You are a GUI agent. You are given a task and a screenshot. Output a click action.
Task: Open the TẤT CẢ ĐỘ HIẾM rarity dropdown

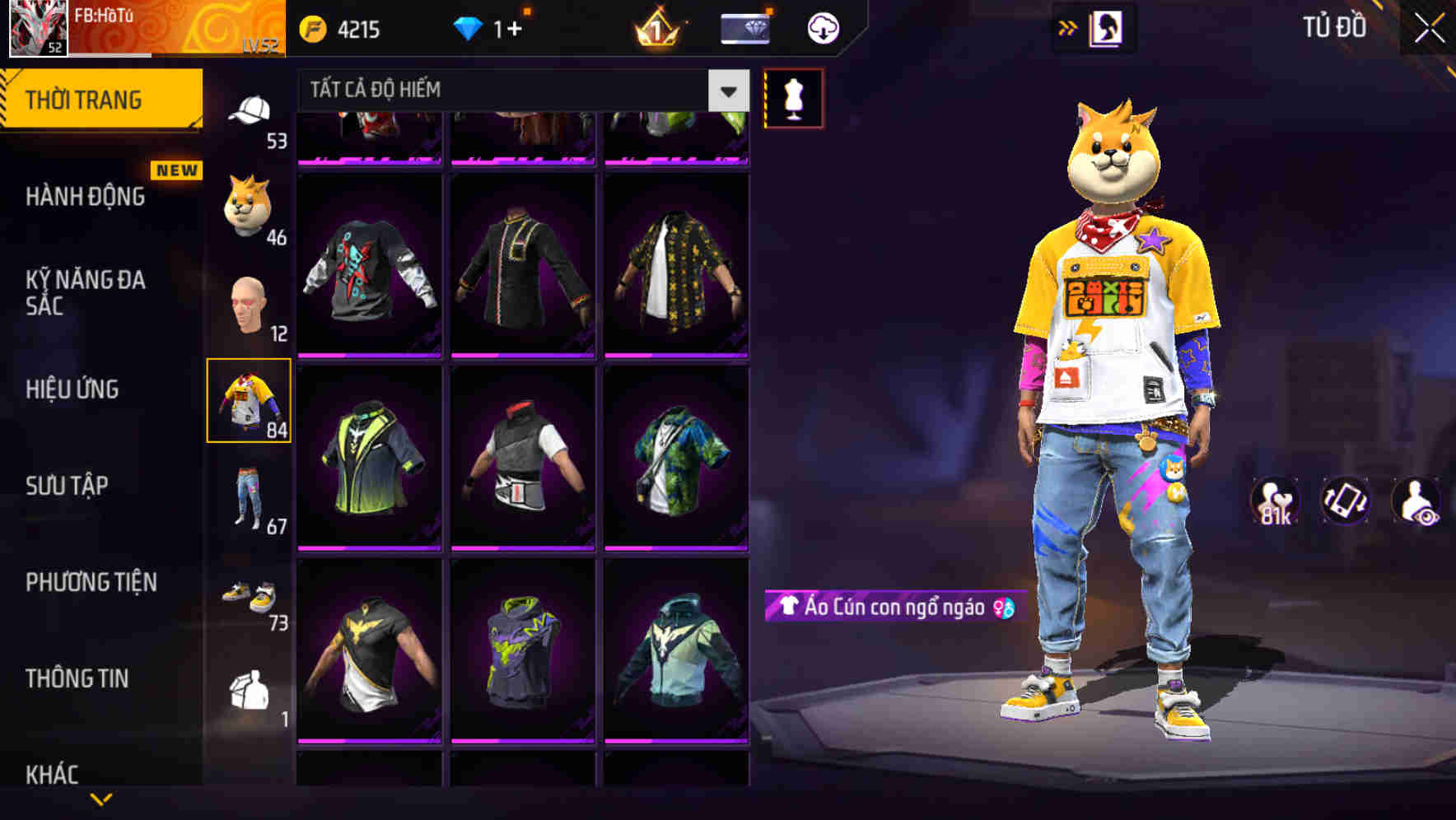tap(519, 89)
